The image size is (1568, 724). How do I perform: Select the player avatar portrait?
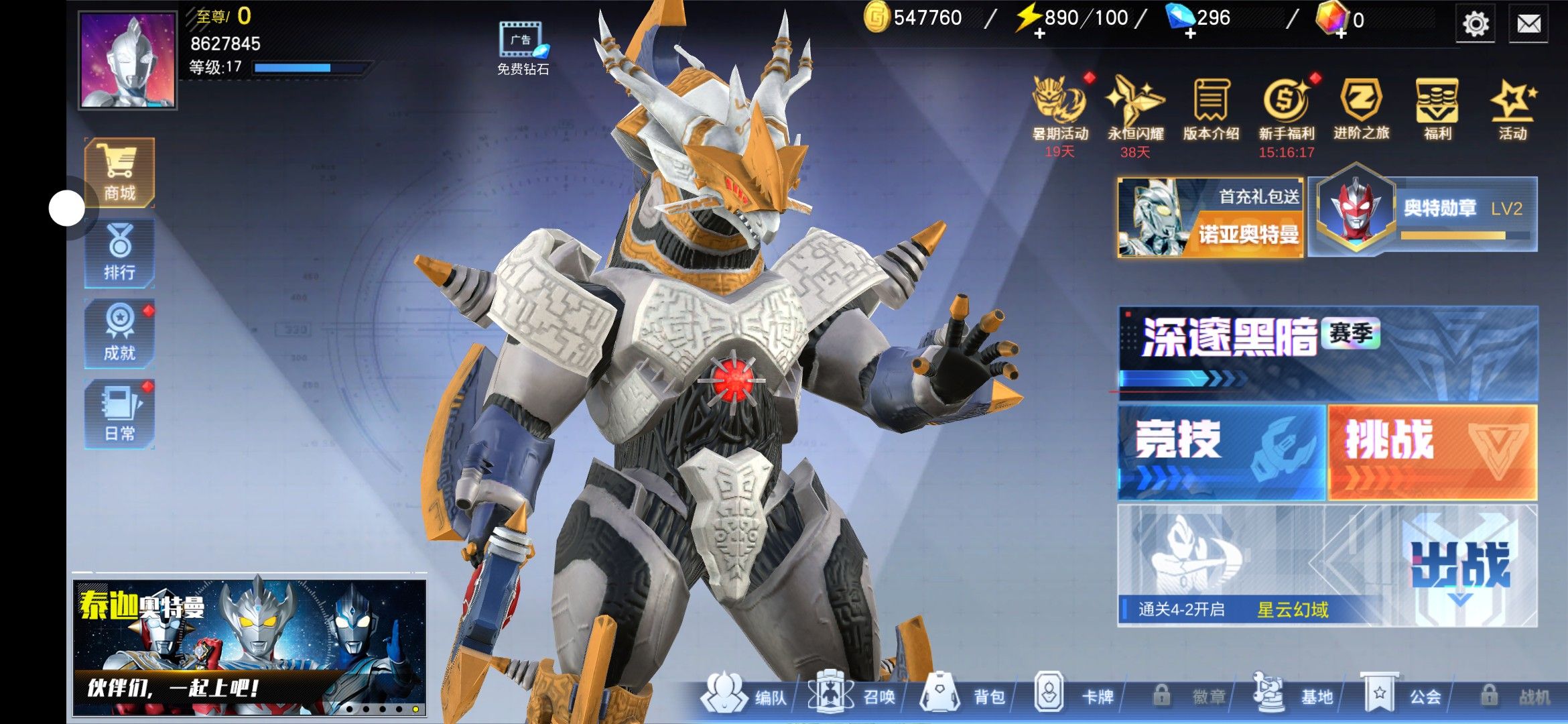click(x=127, y=60)
